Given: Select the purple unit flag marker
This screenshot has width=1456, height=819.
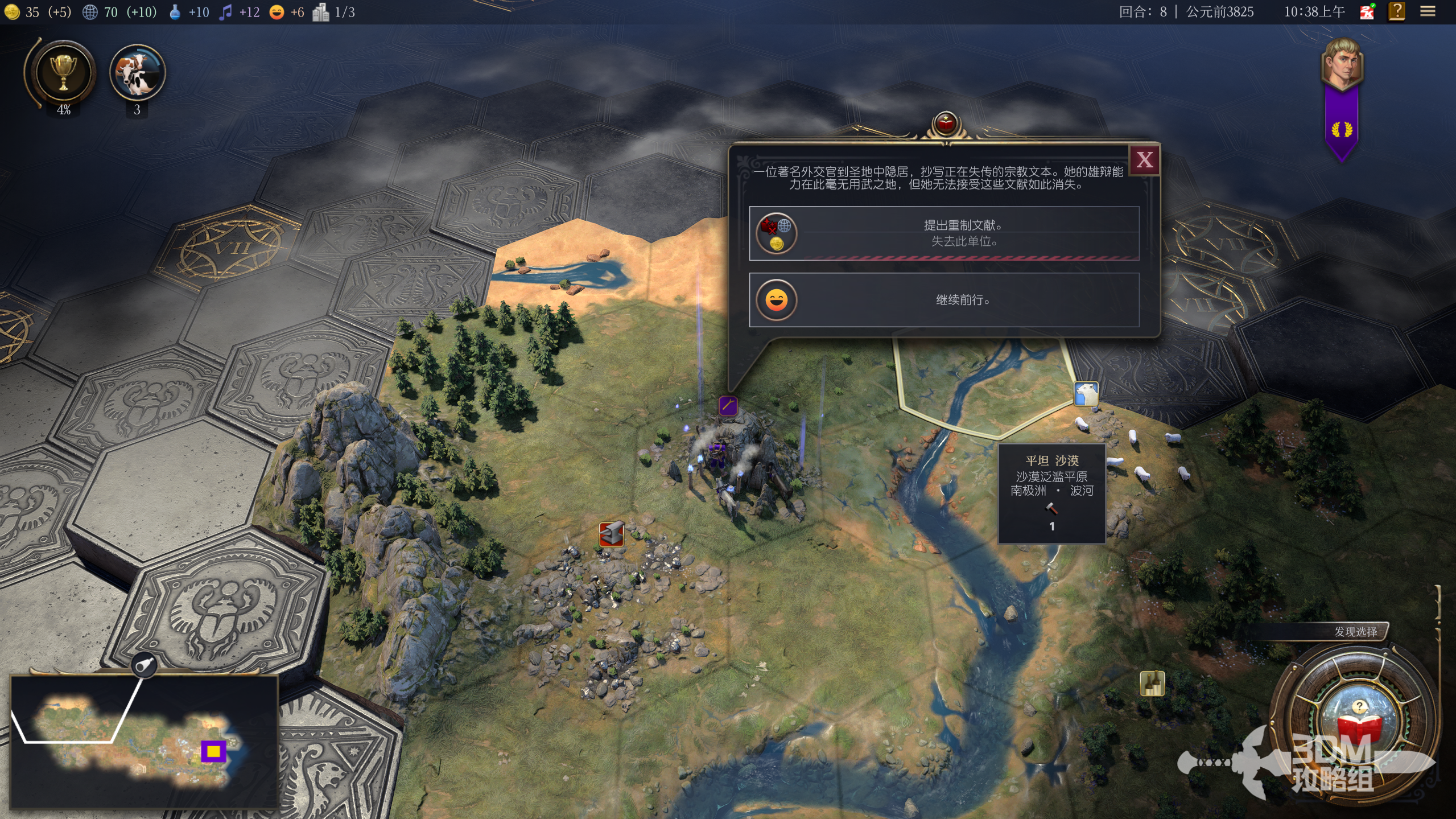Looking at the screenshot, I should tap(728, 406).
